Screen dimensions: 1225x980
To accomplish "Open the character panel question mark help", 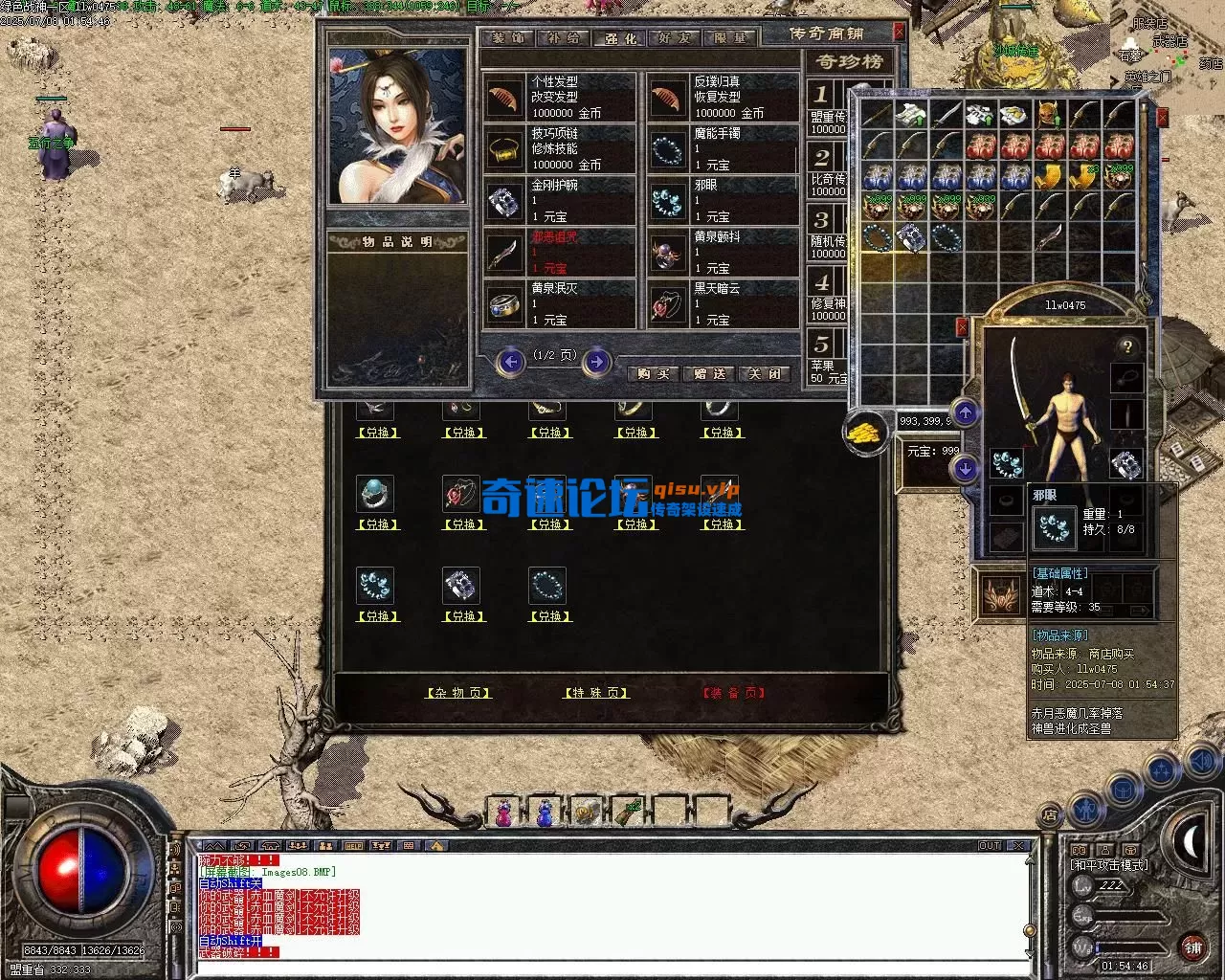I will (x=1127, y=346).
